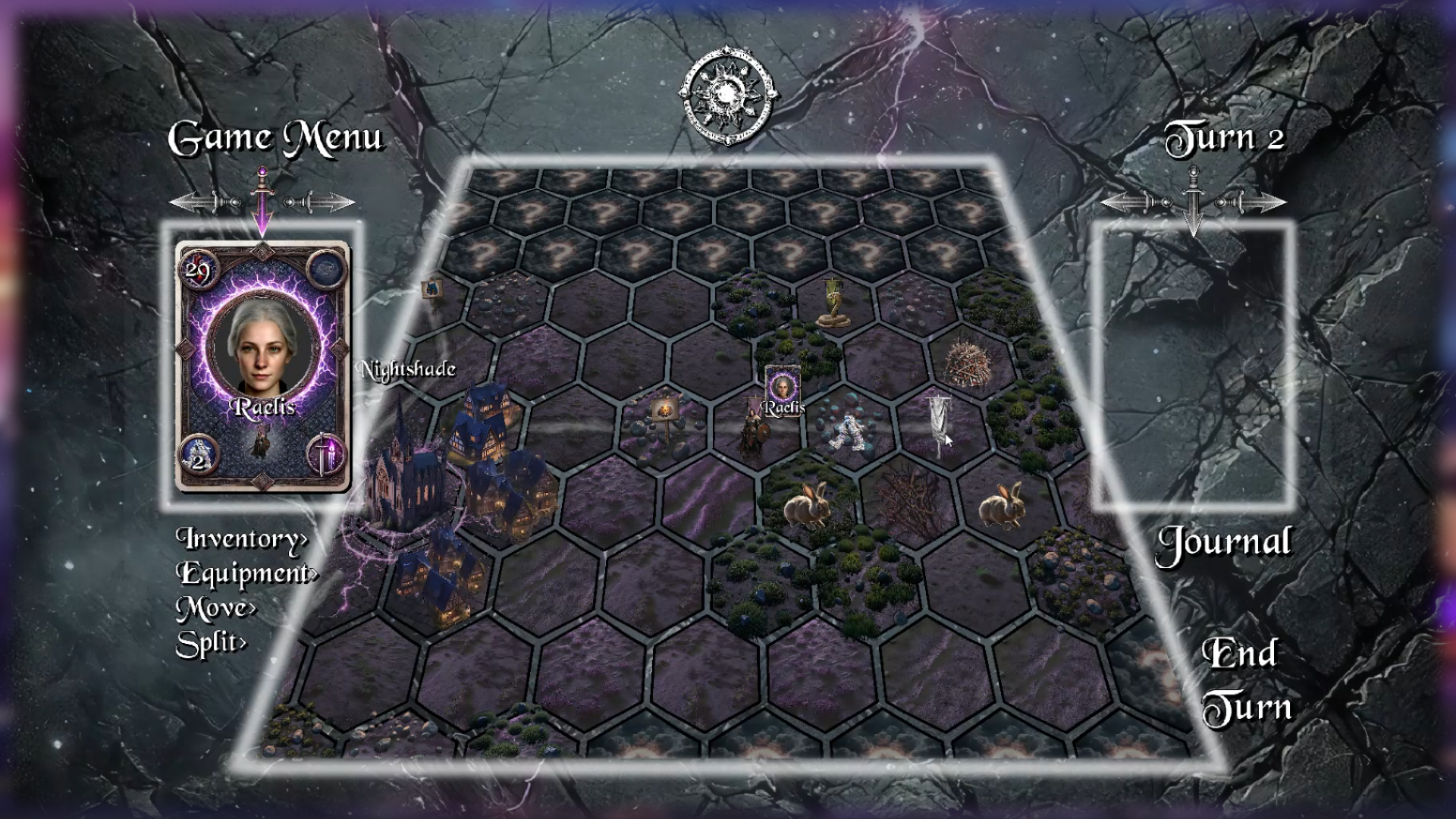End the current turn
This screenshot has width=1456, height=819.
[1245, 680]
